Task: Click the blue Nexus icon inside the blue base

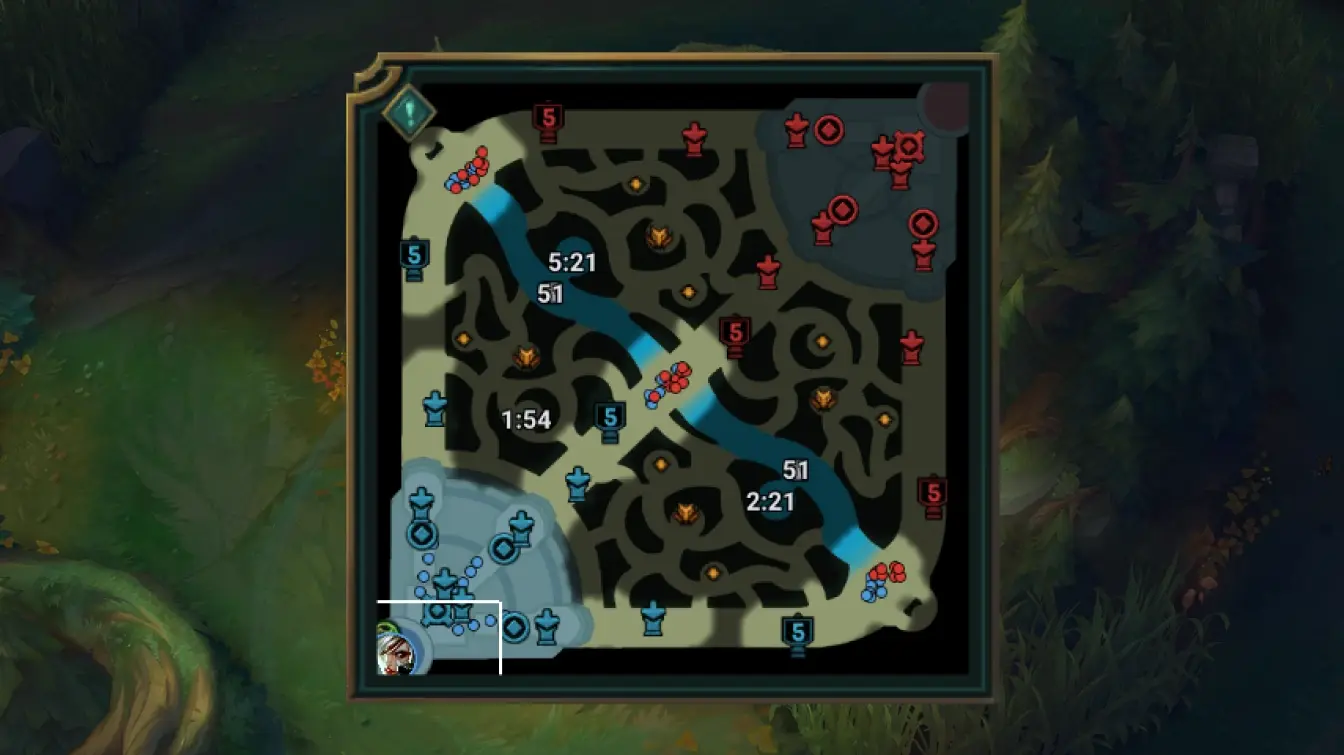Action: point(438,614)
